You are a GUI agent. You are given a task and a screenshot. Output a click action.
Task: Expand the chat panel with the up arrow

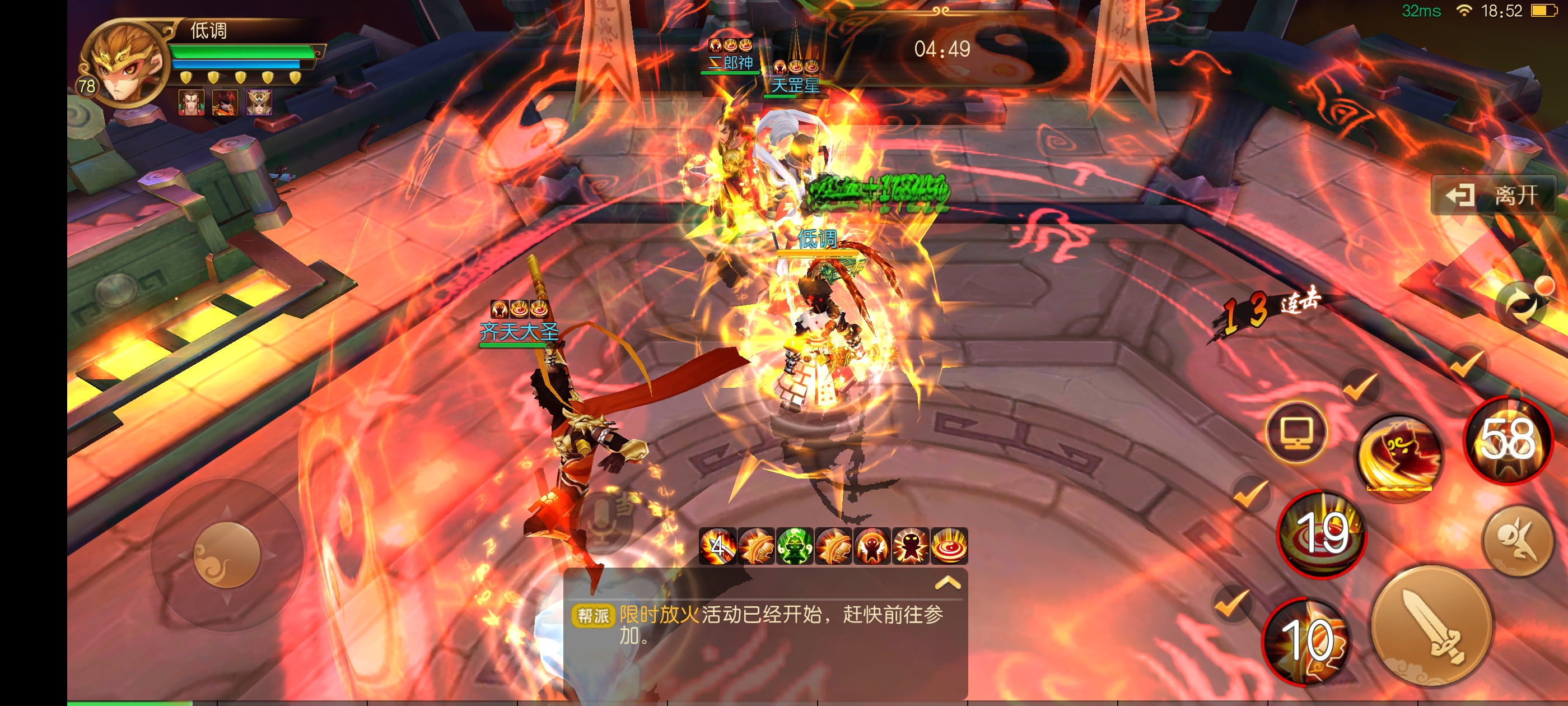(x=947, y=583)
